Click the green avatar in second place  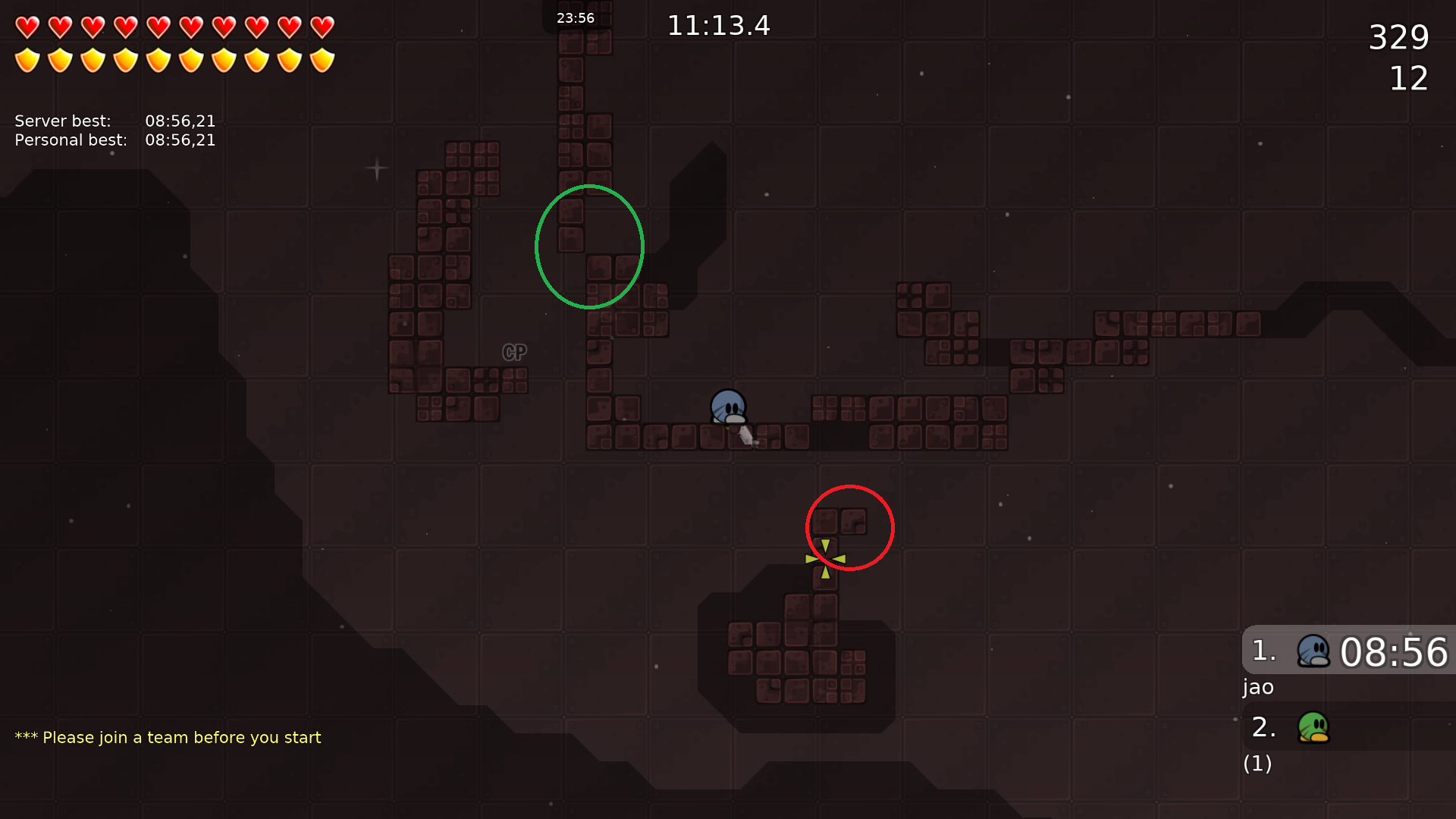[1313, 726]
